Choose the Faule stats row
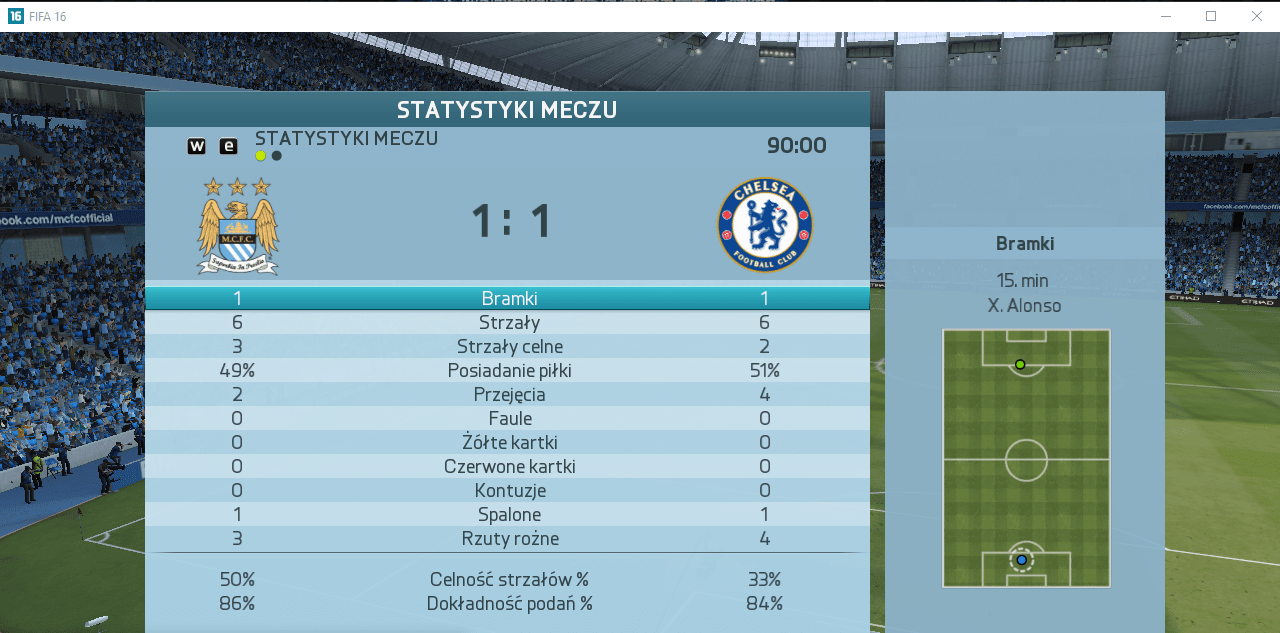 tap(508, 418)
